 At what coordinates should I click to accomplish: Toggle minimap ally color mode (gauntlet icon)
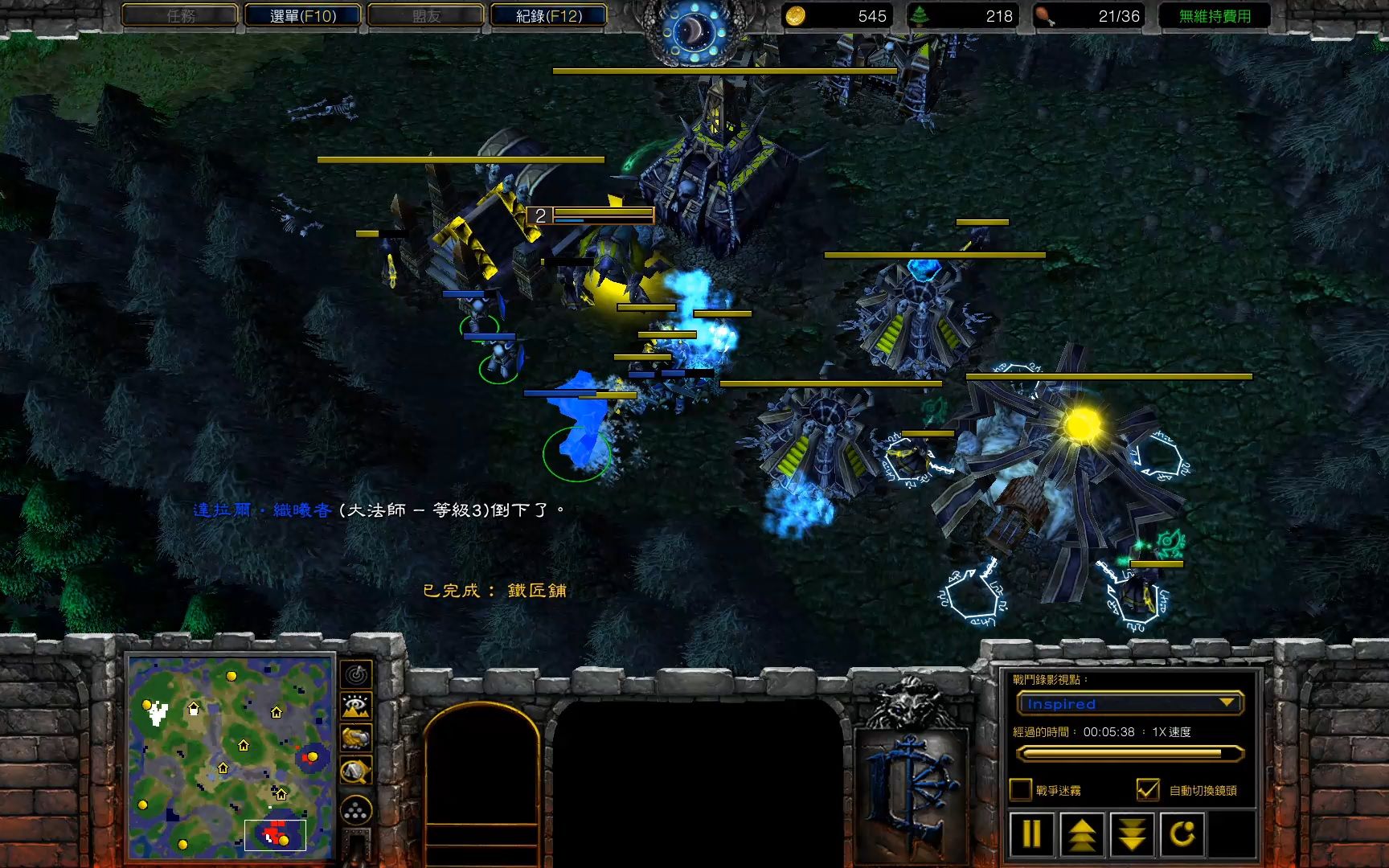[356, 738]
